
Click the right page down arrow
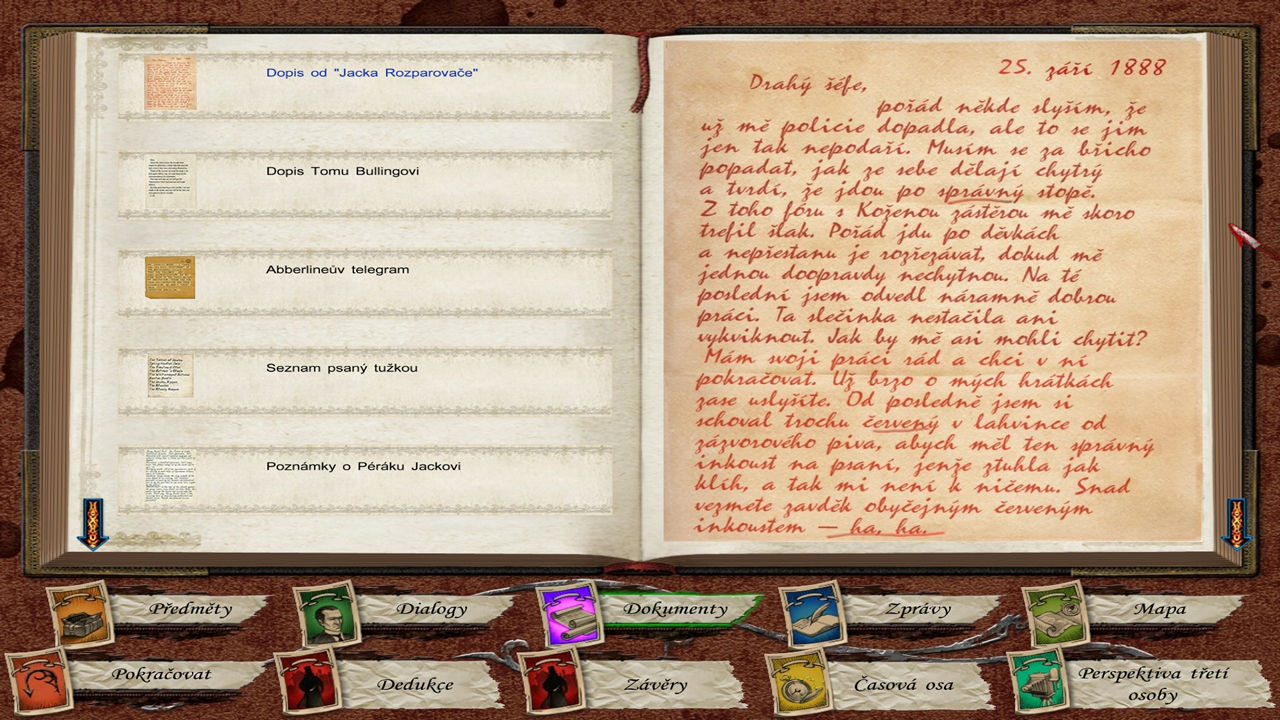tap(1237, 523)
